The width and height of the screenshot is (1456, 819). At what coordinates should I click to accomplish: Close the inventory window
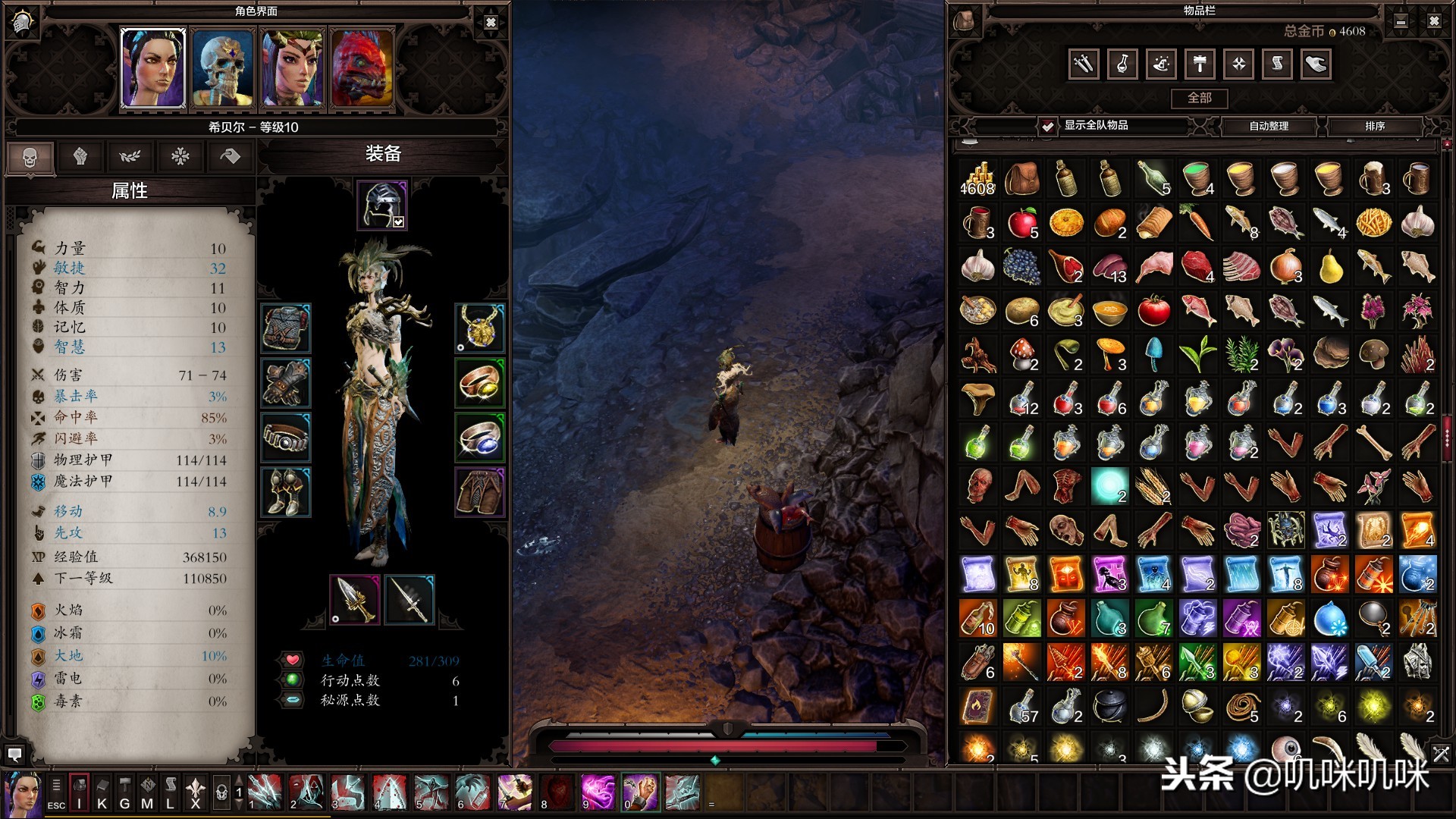pyautogui.click(x=1433, y=22)
